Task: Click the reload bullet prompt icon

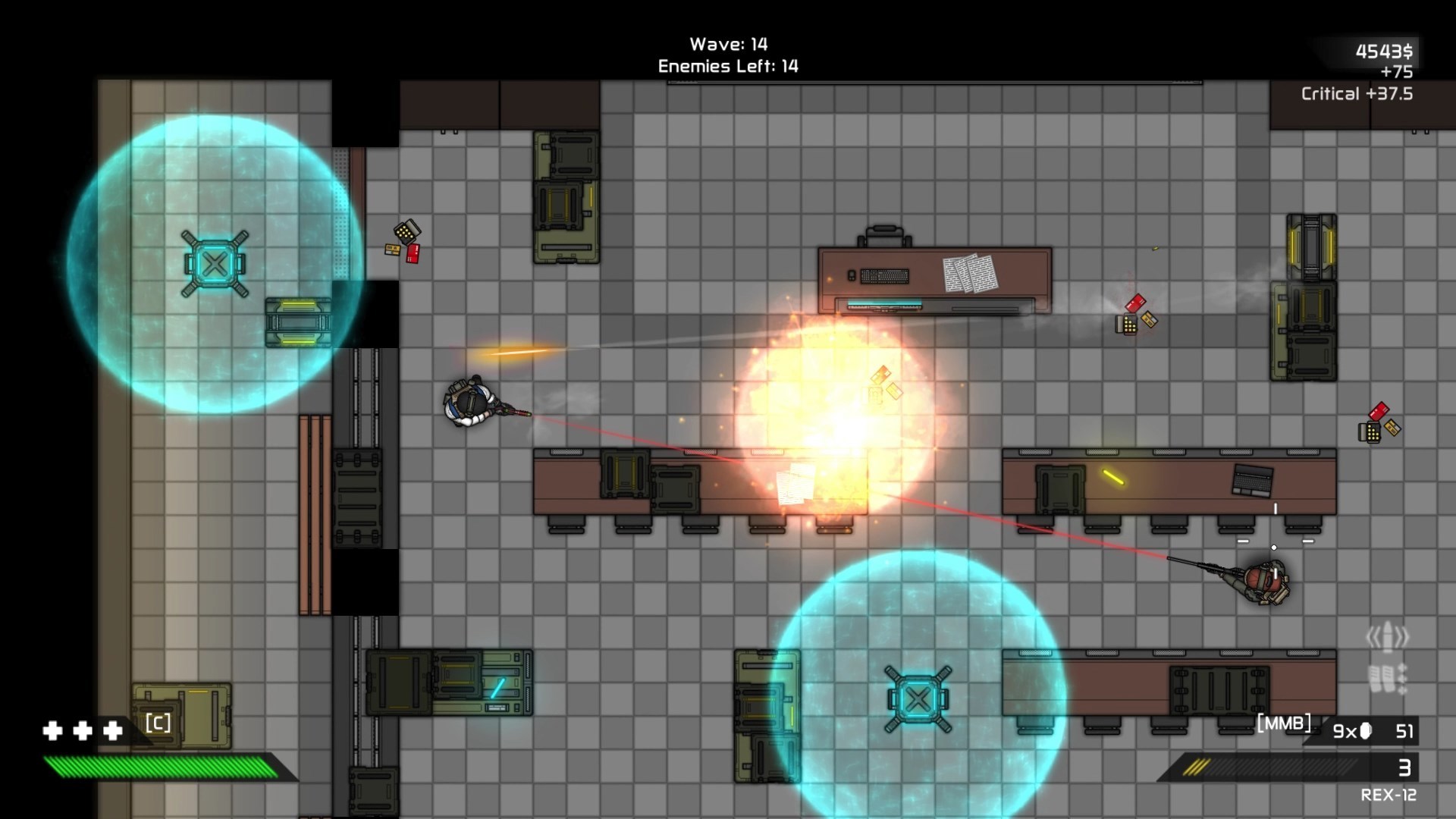Action: 1387,635
